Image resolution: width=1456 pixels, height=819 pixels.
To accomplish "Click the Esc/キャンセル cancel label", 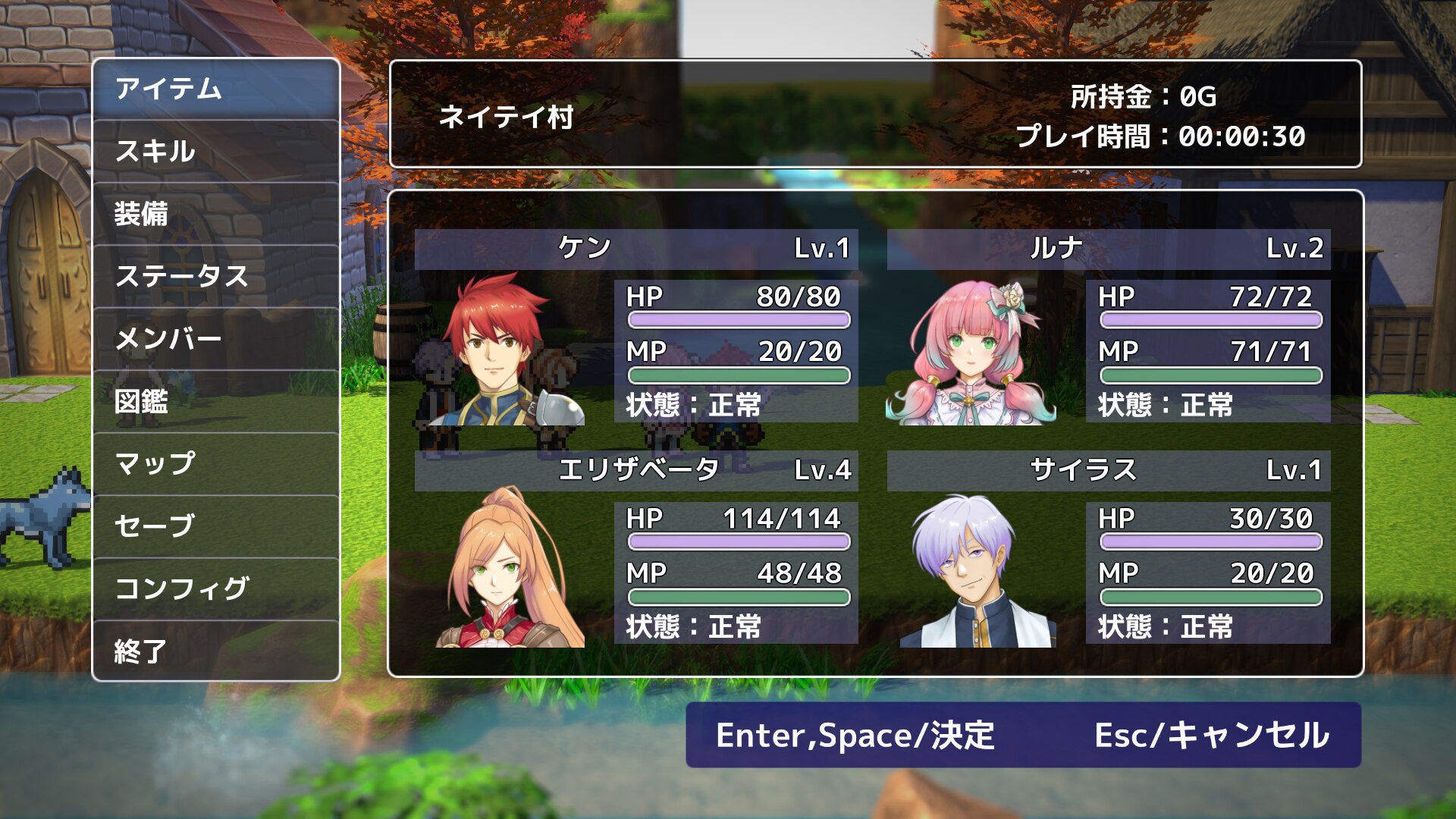I will 1211,735.
